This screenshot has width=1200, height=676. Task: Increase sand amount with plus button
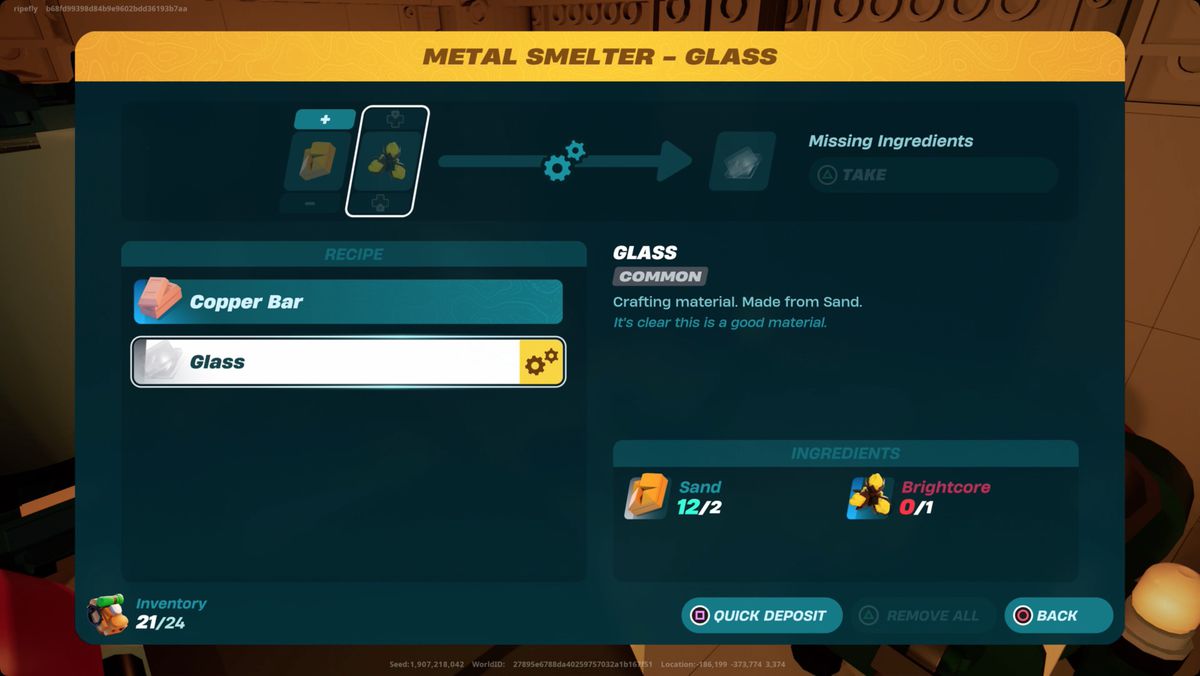[x=325, y=120]
